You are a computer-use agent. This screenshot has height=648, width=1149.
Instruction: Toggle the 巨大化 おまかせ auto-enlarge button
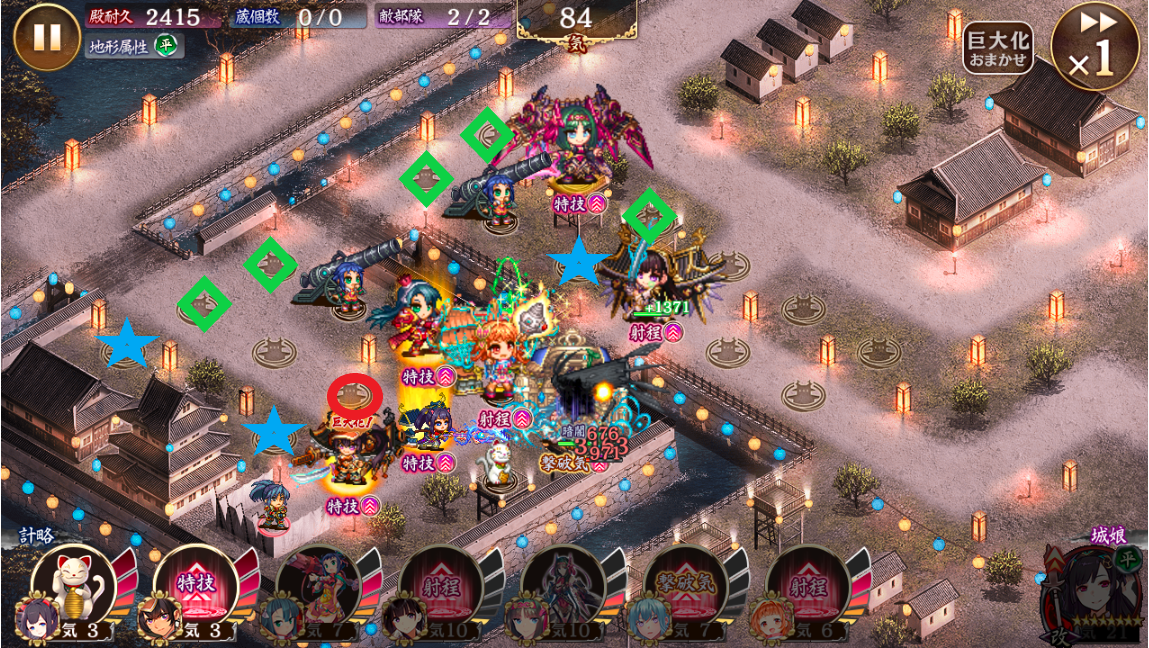coord(997,48)
